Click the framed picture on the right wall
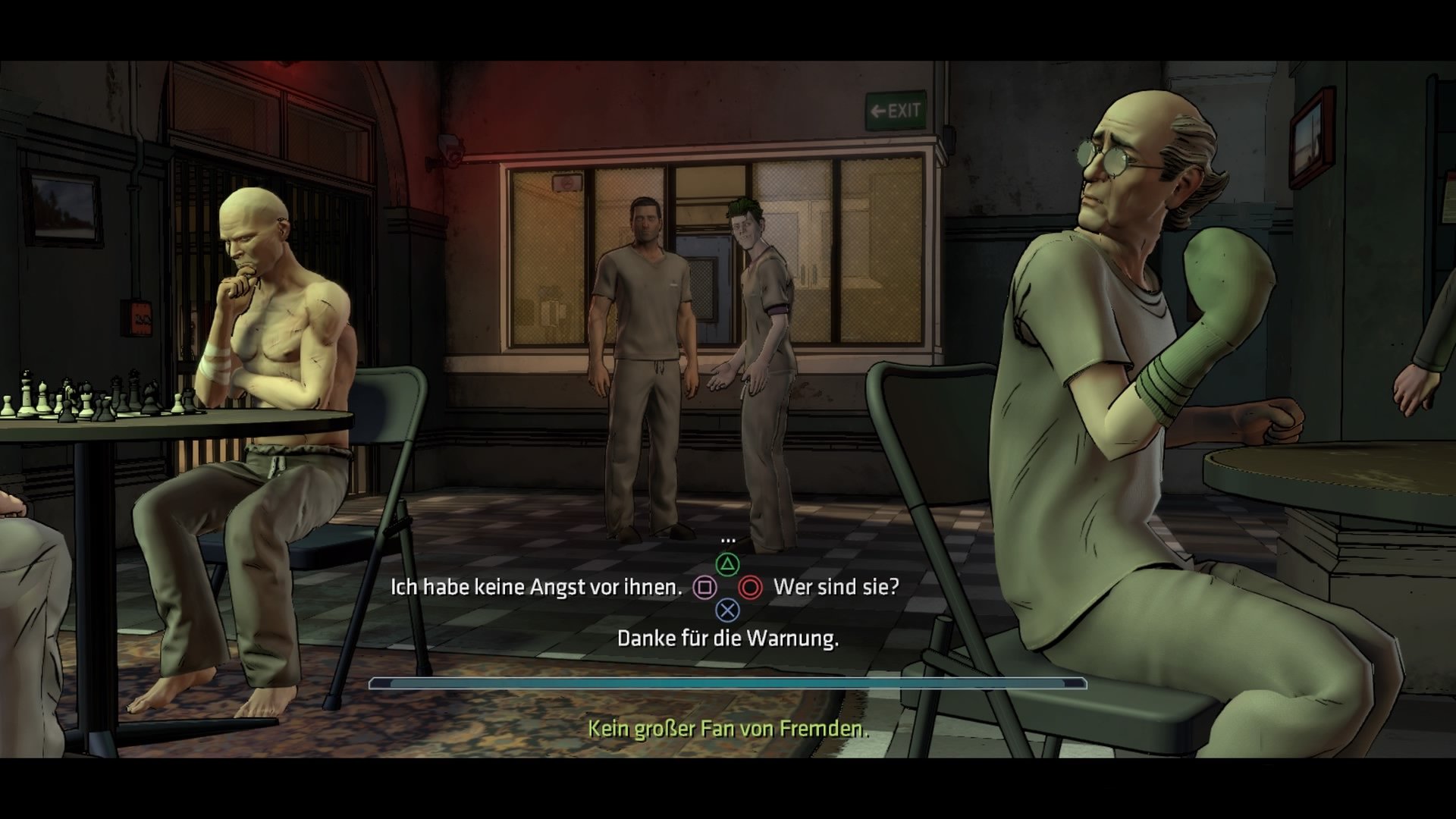1456x819 pixels. click(1313, 136)
